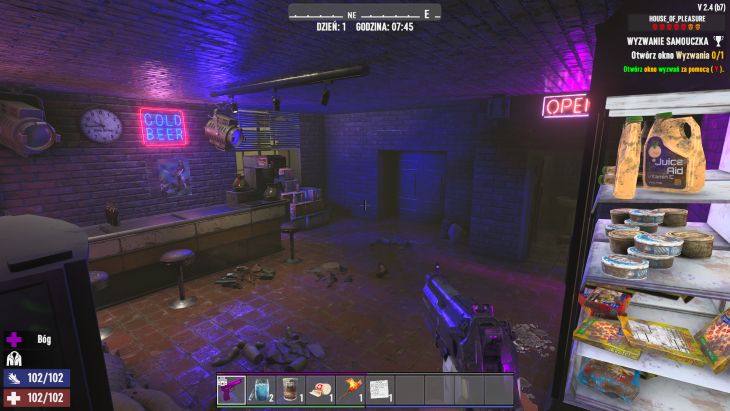Open the Wyzwanie Samouczka challenge tracker
This screenshot has height=411, width=730.
pos(667,40)
